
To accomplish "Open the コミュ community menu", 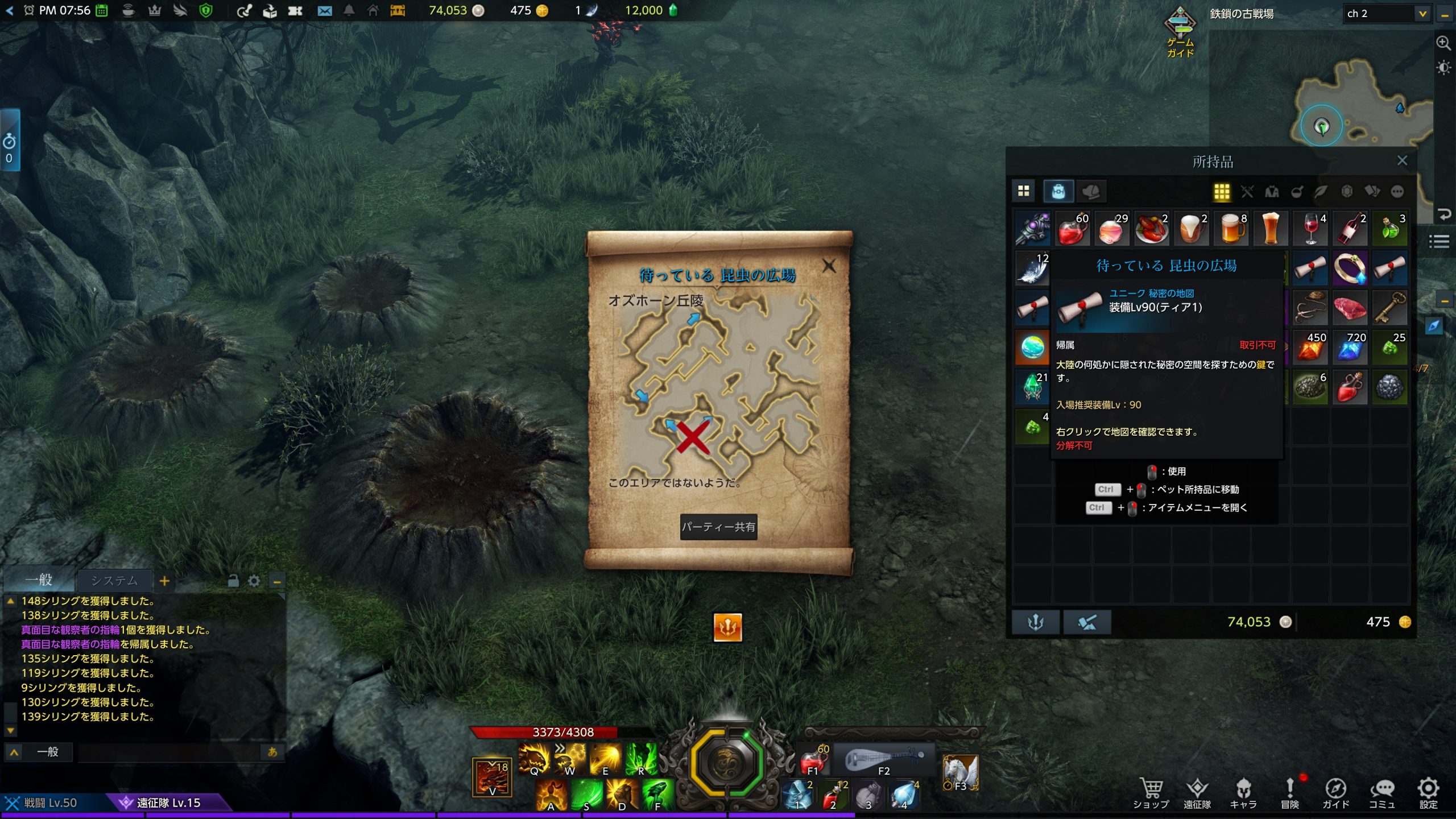I will click(x=1381, y=792).
